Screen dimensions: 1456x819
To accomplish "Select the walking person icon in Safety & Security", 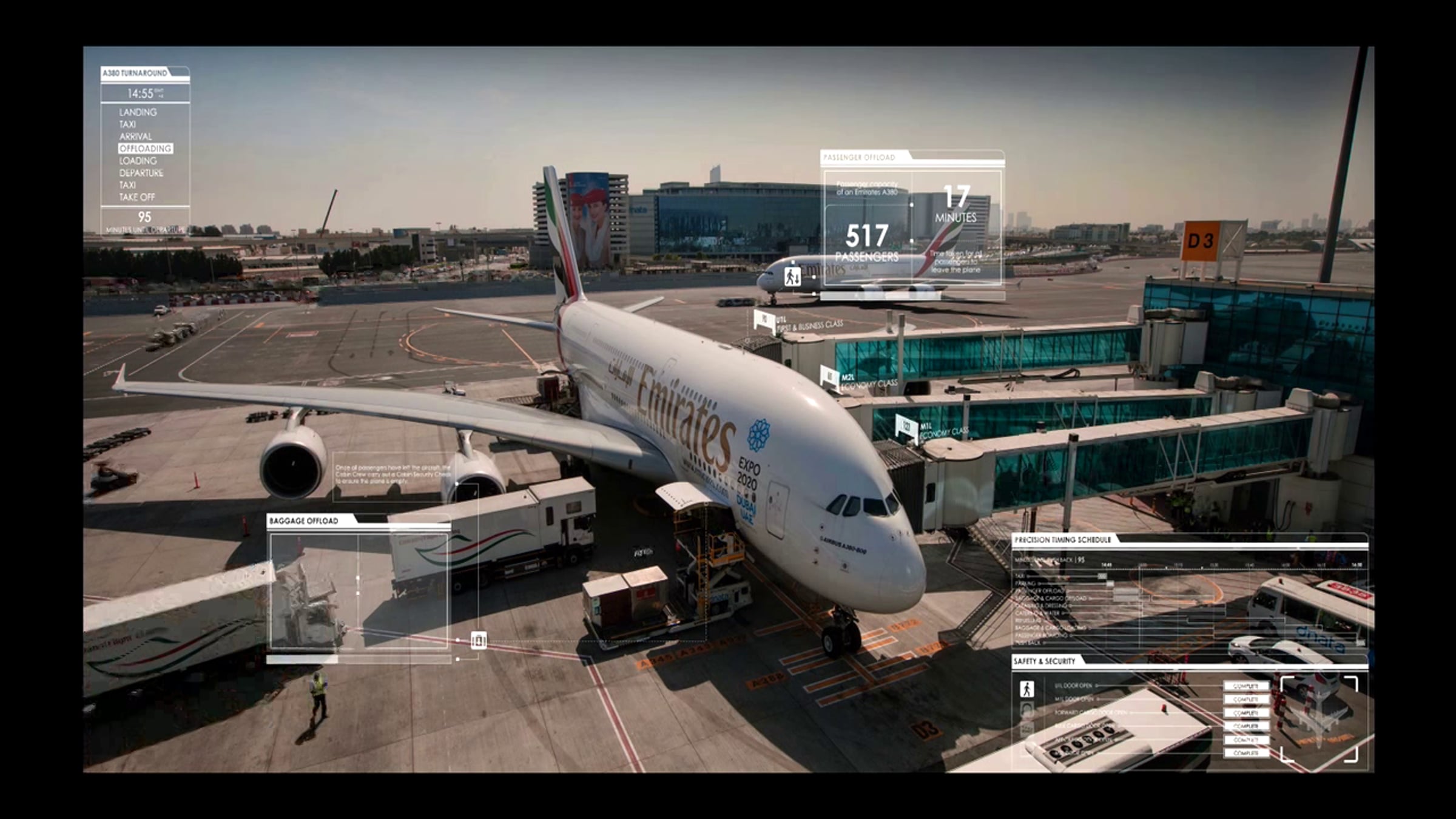I will (x=1026, y=689).
